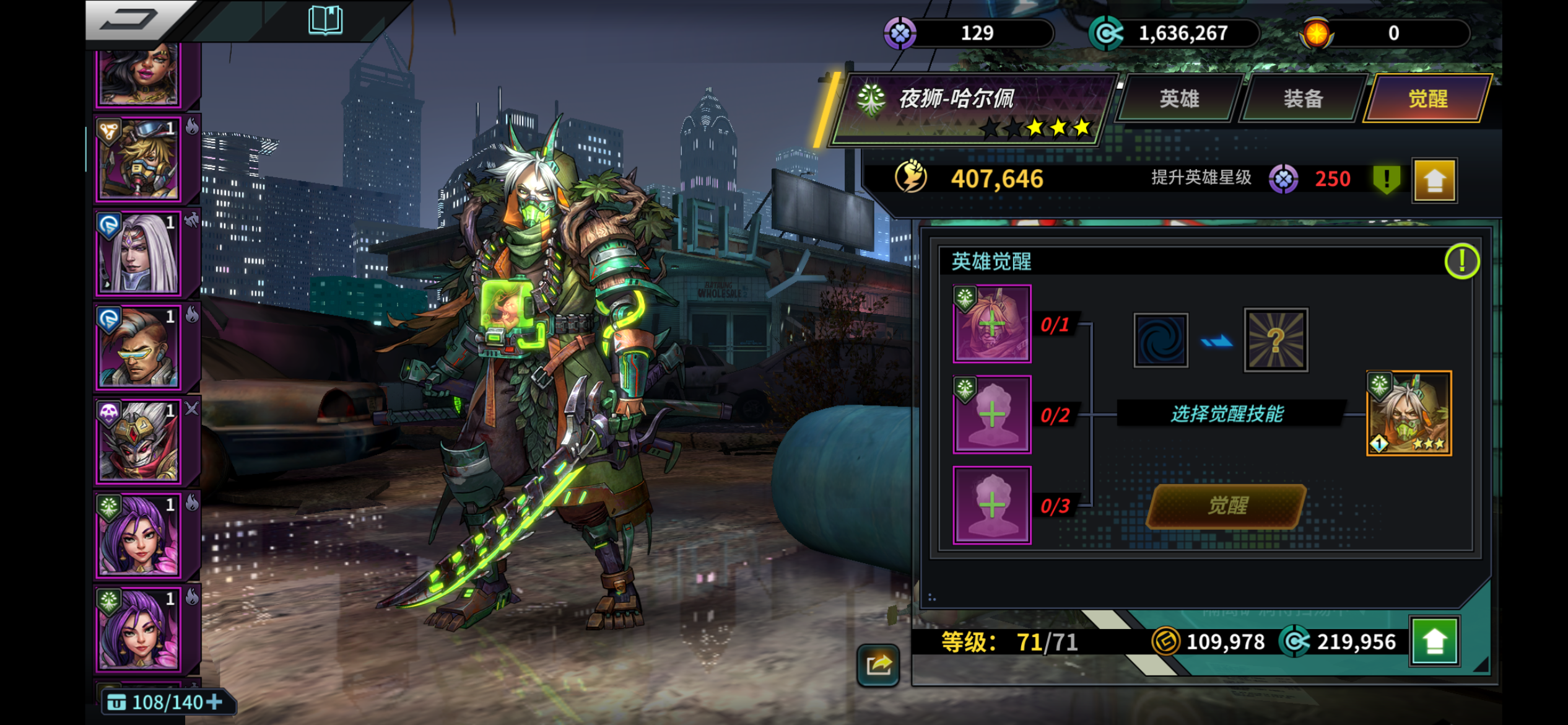Screen dimensions: 1568x725
Task: Expand hero capacity at 108/140 plus
Action: (214, 702)
